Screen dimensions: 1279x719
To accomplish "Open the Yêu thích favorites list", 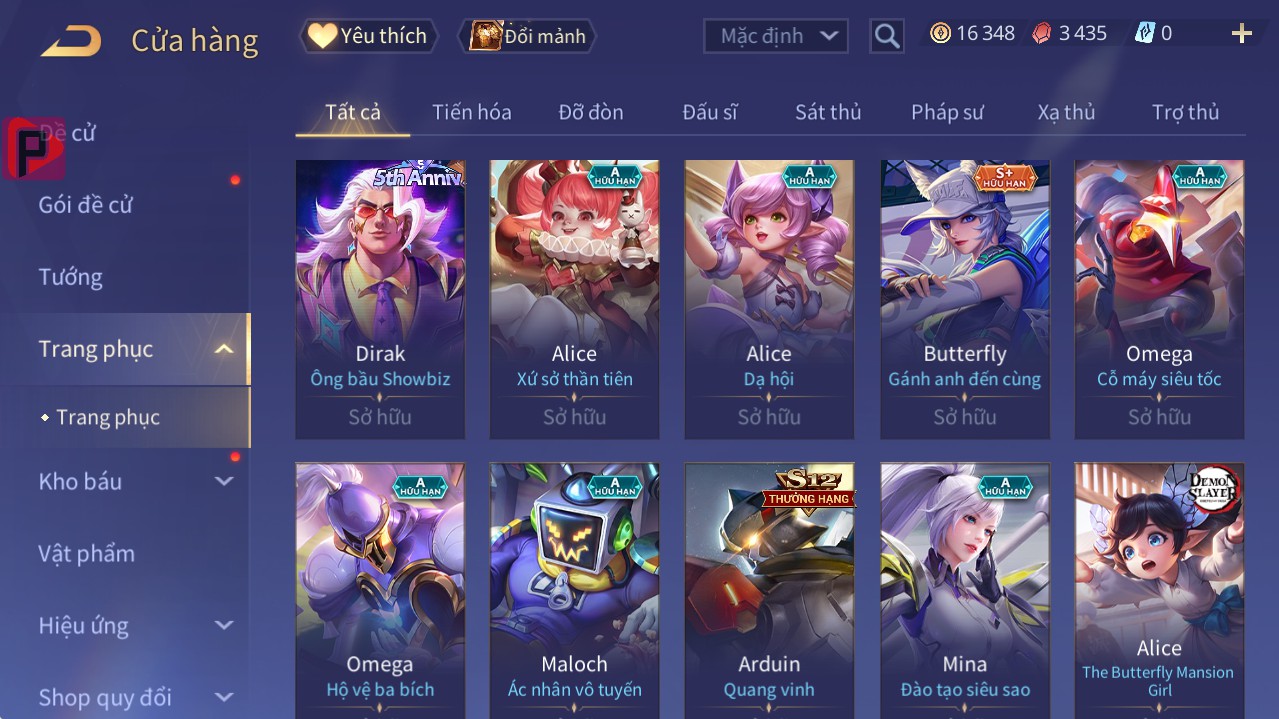I will (x=368, y=36).
